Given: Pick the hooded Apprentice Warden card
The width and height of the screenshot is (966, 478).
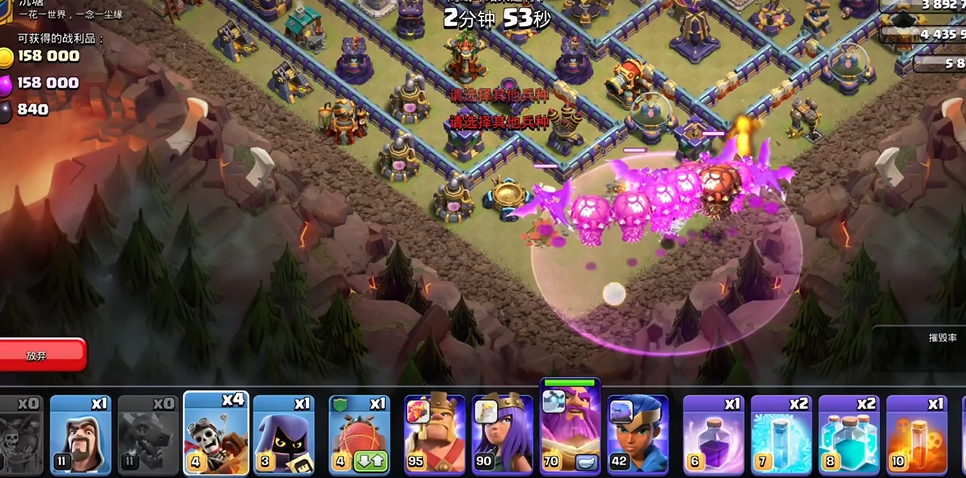Looking at the screenshot, I should tap(283, 433).
